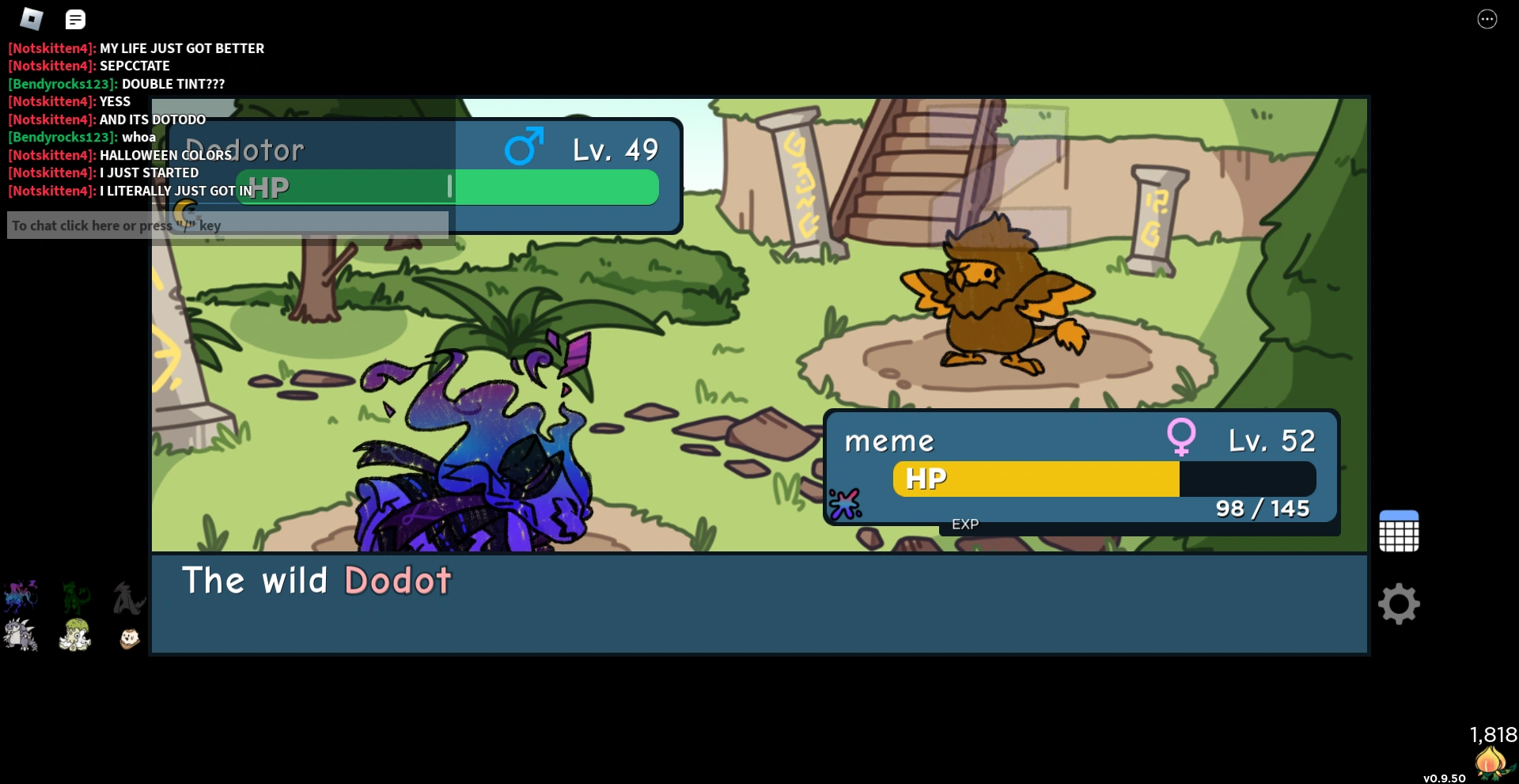Viewport: 1519px width, 784px height.
Task: Open the party grid panel icon
Action: (x=1399, y=530)
